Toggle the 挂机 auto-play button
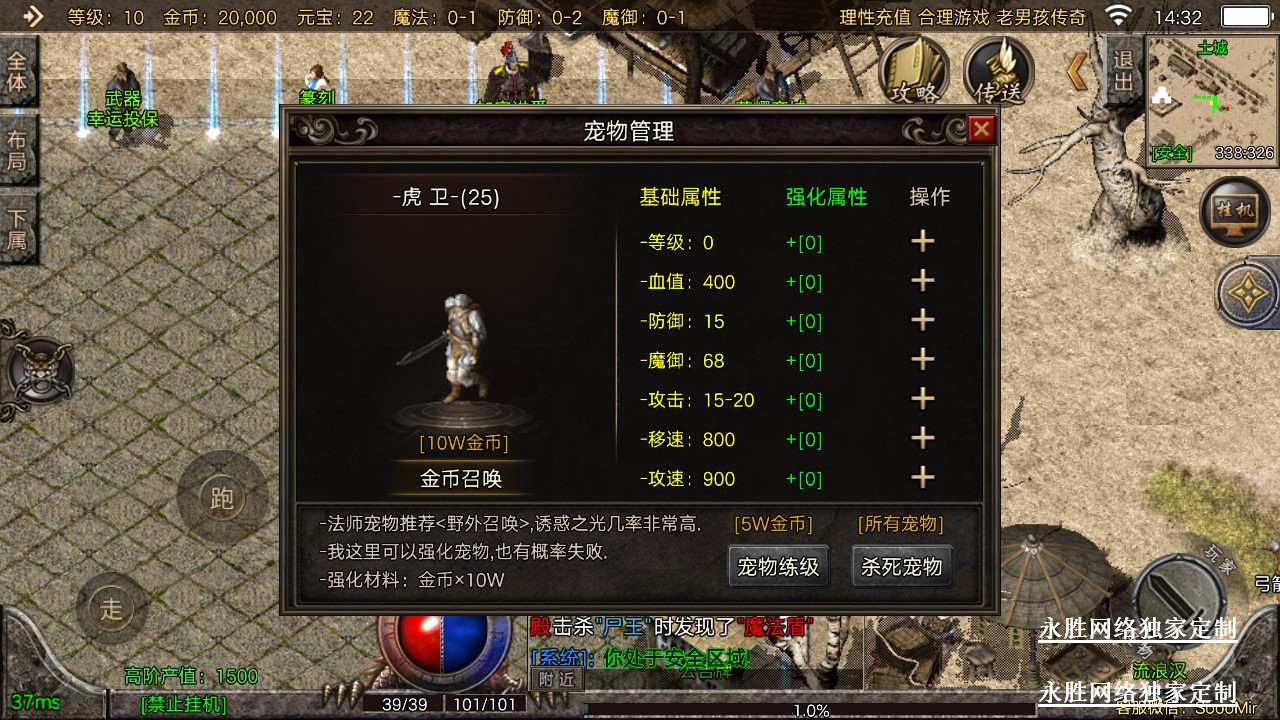 click(1234, 211)
